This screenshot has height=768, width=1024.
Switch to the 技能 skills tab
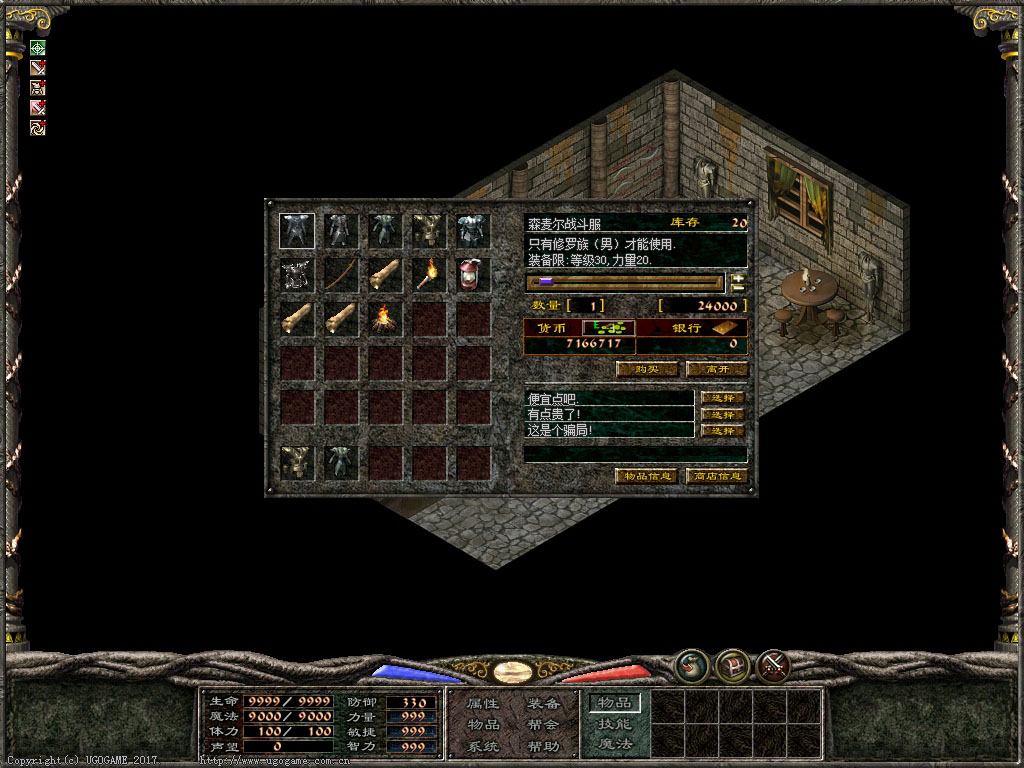[614, 724]
